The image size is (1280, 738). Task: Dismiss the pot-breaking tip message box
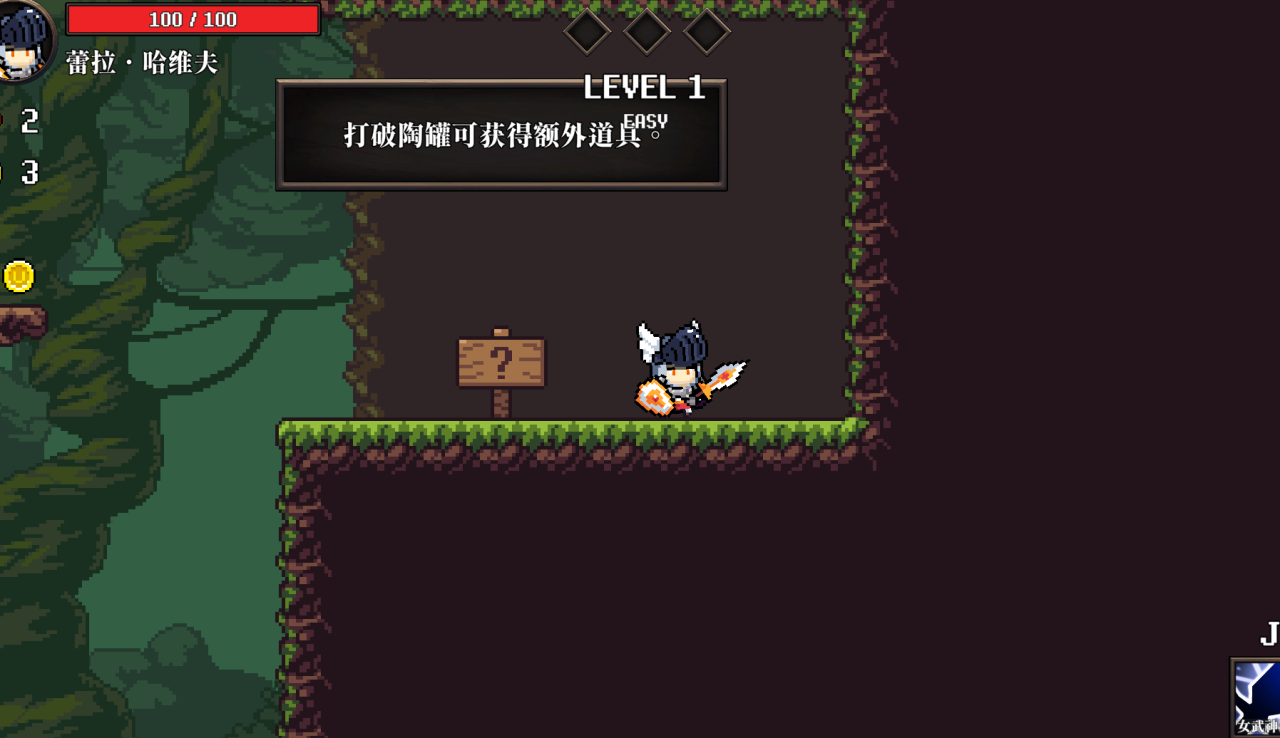[502, 134]
